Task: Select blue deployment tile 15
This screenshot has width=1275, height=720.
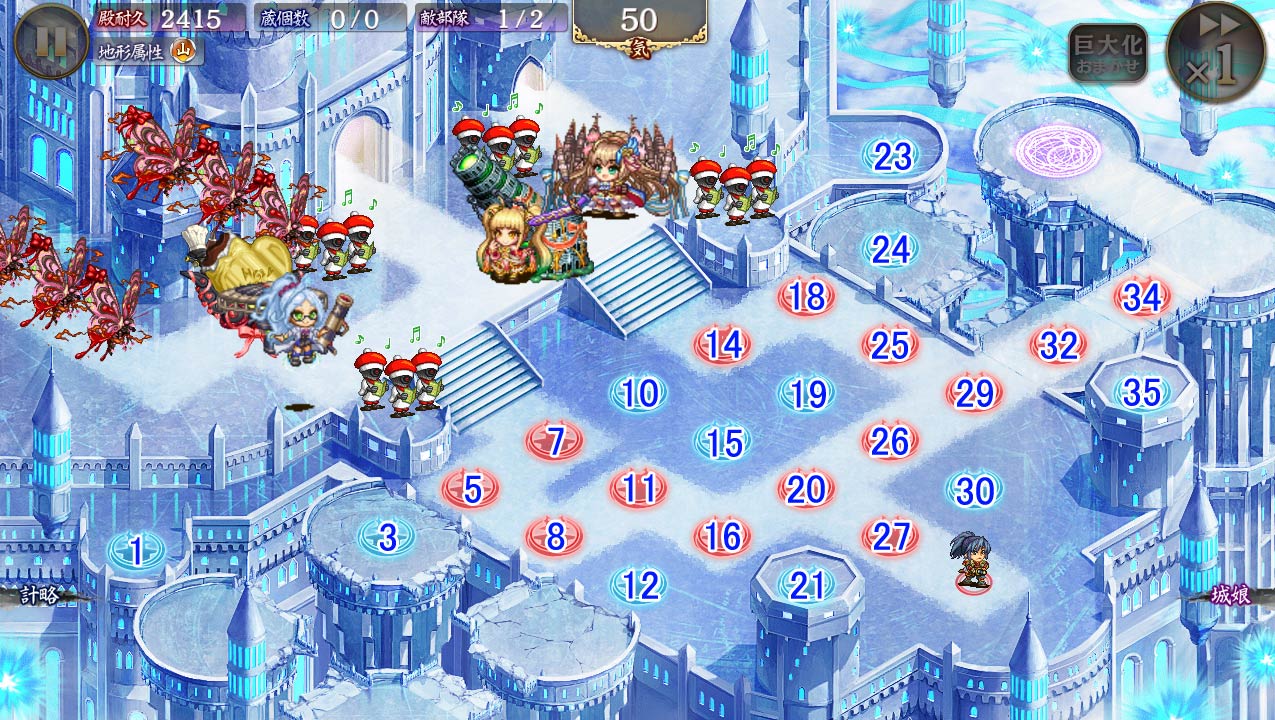Action: 724,442
